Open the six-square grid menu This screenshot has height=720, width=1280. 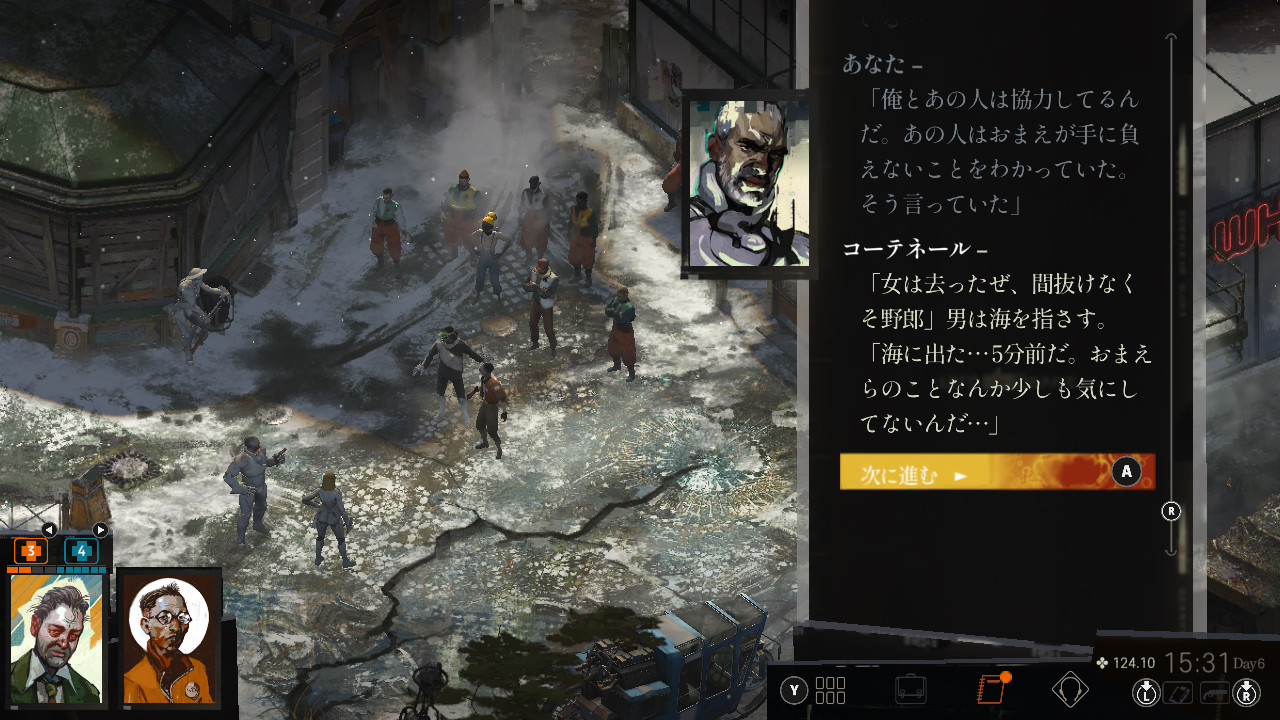pyautogui.click(x=830, y=690)
